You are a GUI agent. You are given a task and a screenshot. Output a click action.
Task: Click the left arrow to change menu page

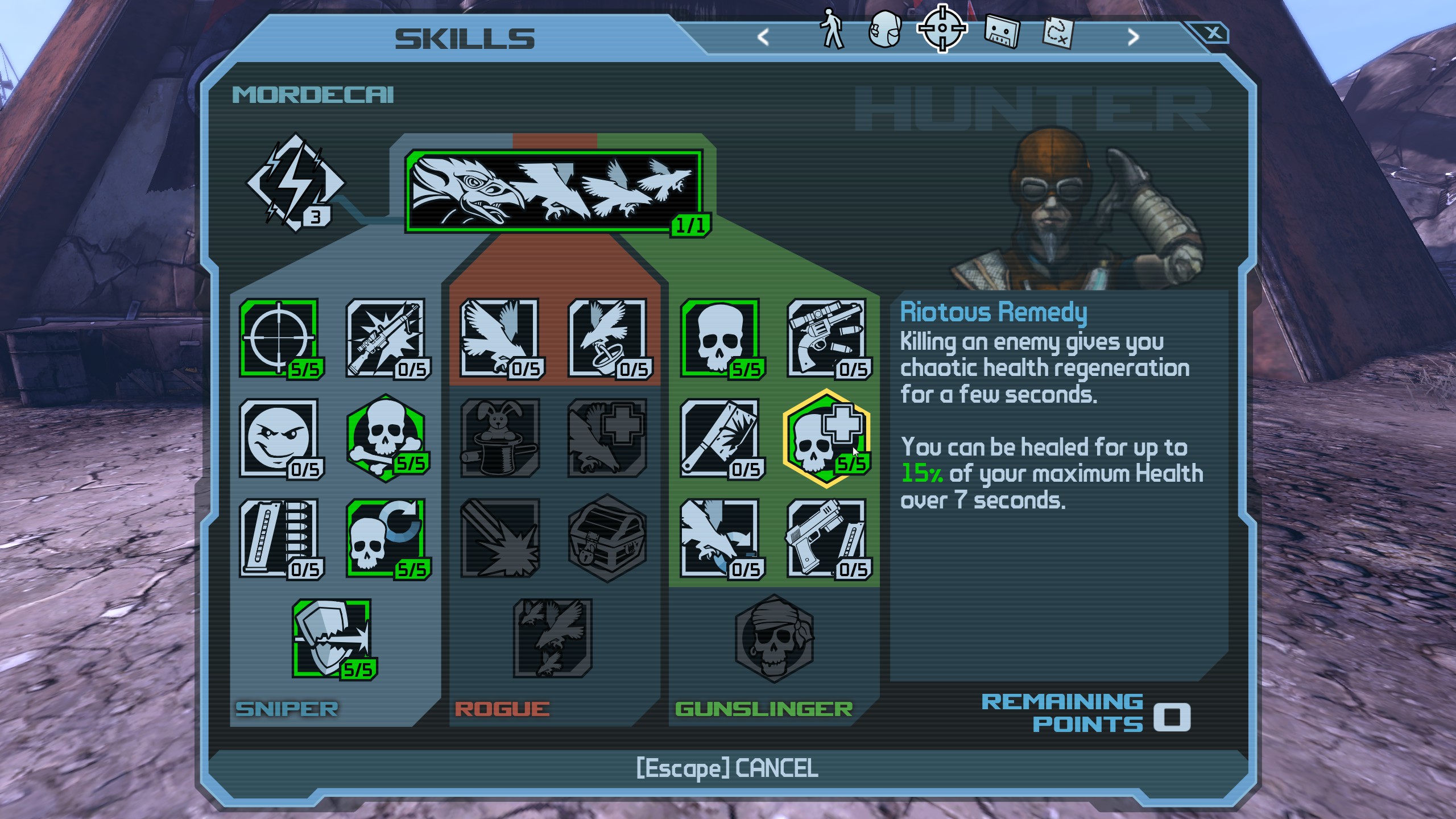762,35
